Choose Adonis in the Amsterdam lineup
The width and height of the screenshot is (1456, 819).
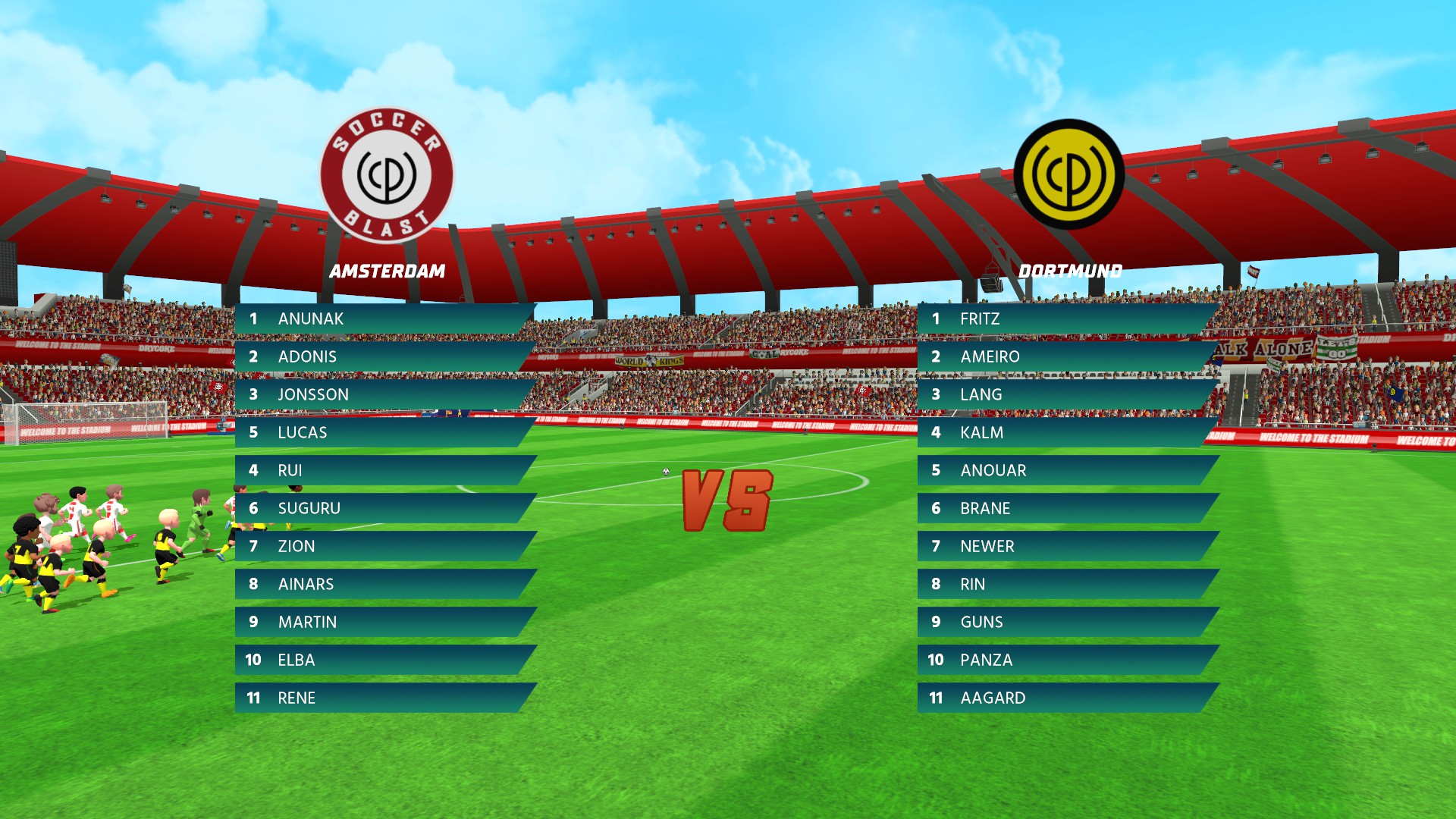click(x=383, y=356)
